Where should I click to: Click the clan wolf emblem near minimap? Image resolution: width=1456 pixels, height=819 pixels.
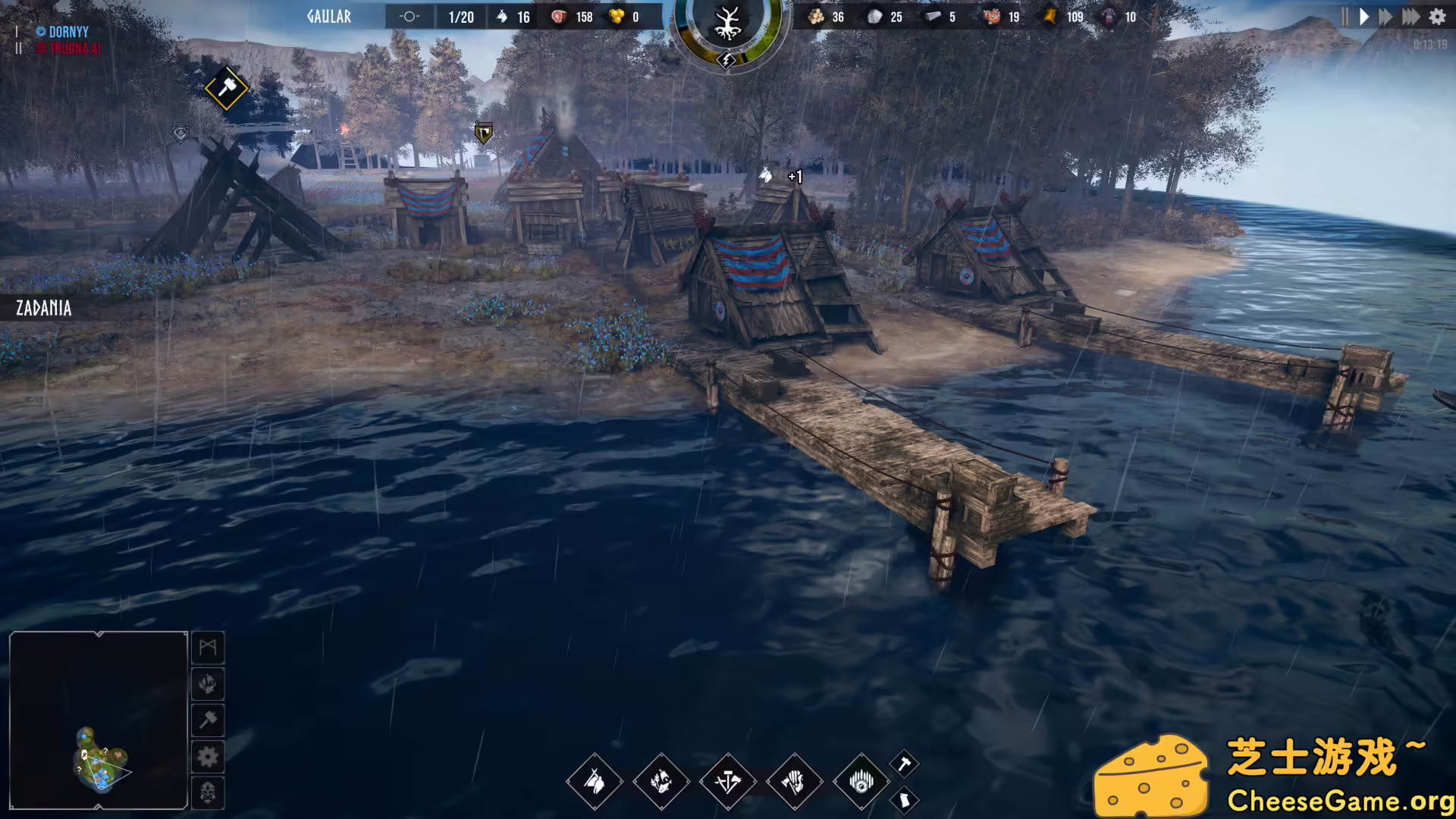click(208, 685)
